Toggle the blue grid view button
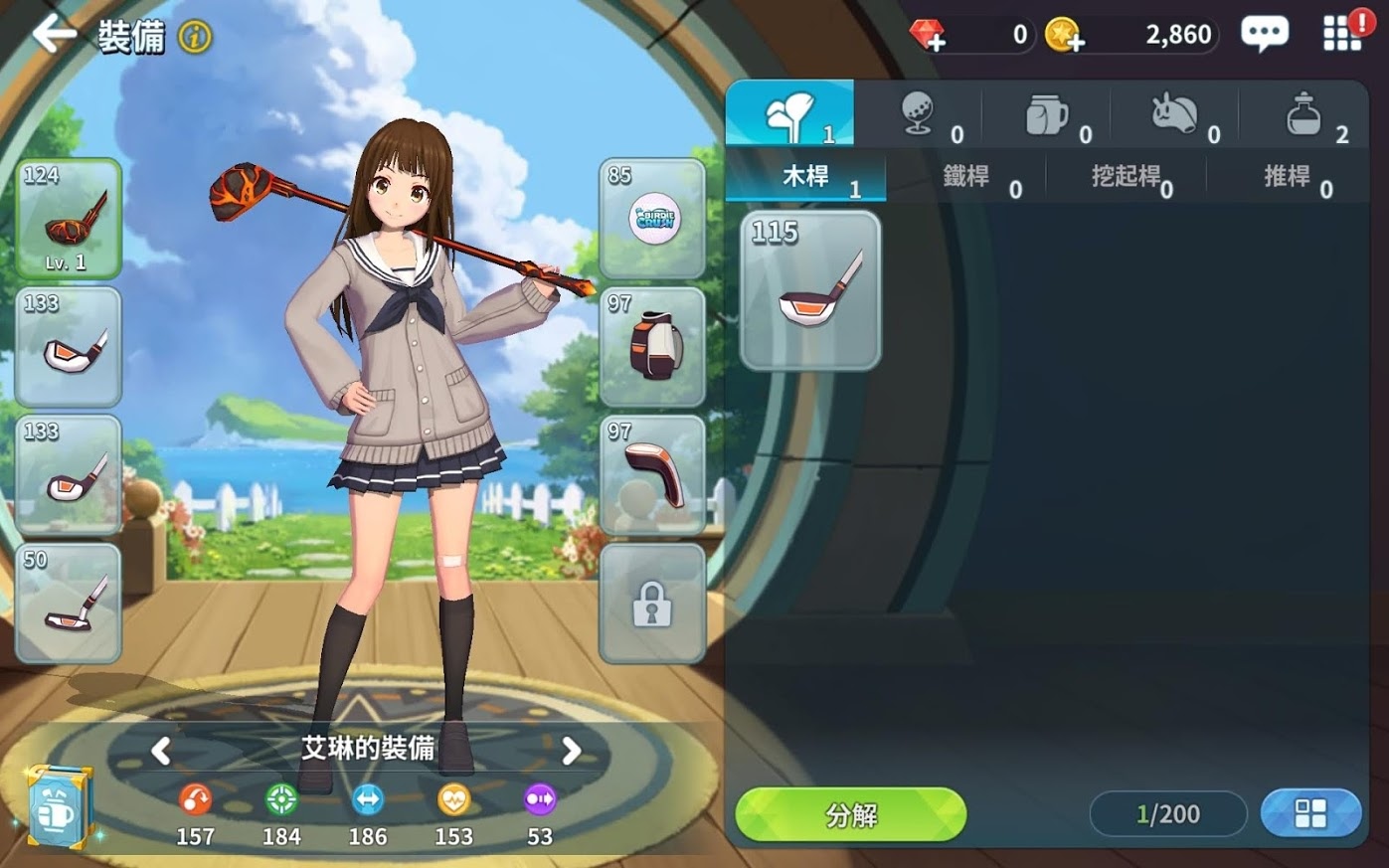This screenshot has height=868, width=1389. (1310, 814)
